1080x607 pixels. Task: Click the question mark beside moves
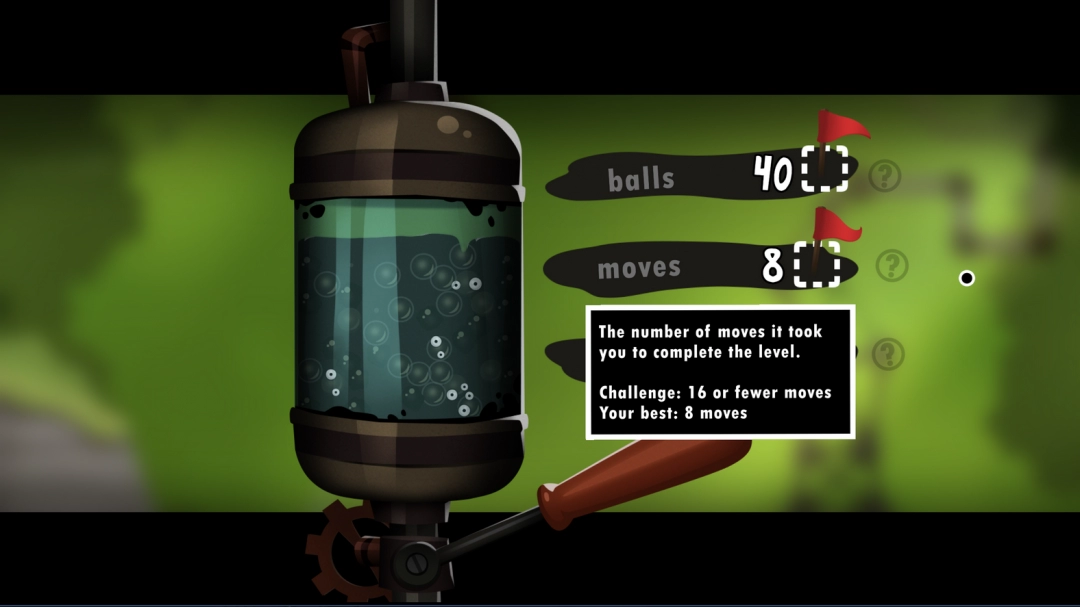tap(892, 266)
